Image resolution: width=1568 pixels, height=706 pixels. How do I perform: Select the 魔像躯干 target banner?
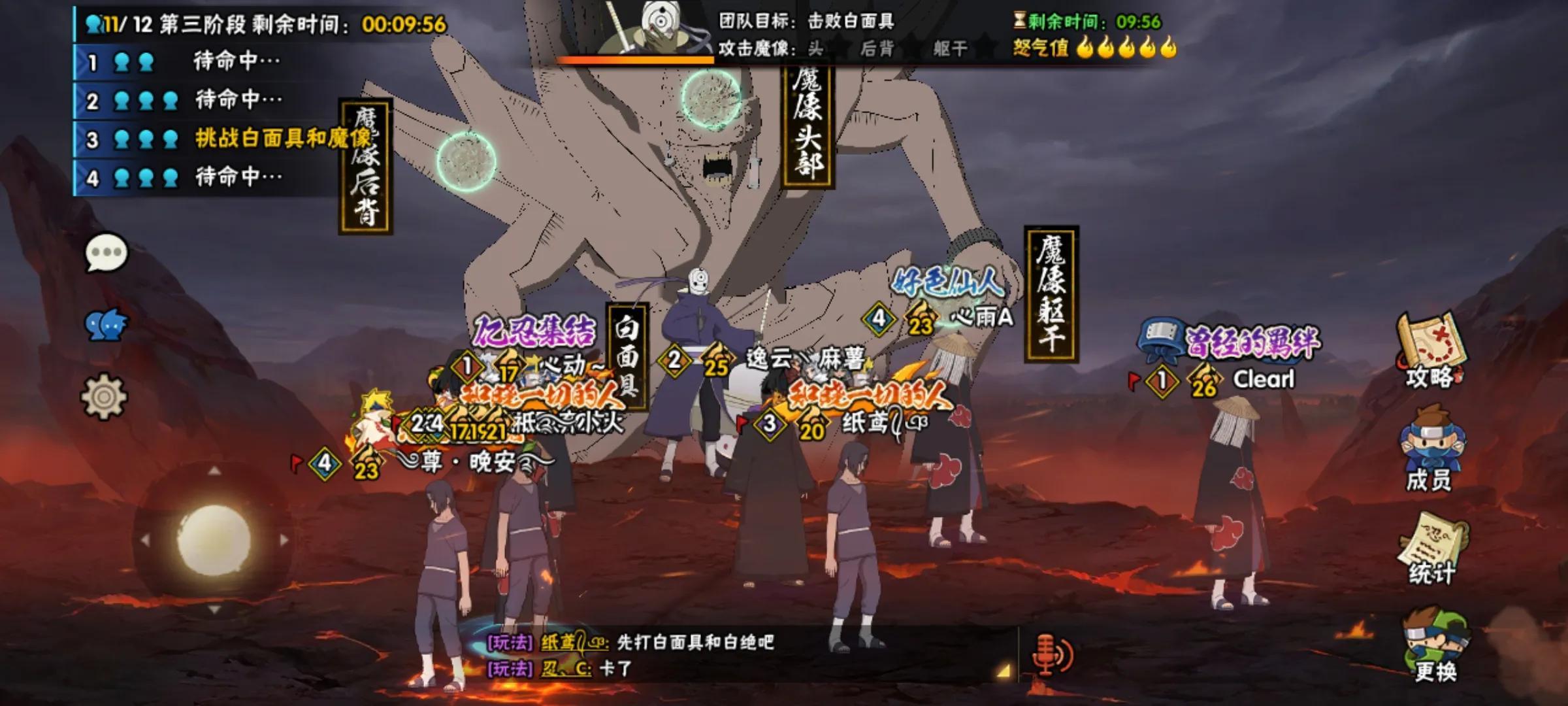tap(1051, 294)
